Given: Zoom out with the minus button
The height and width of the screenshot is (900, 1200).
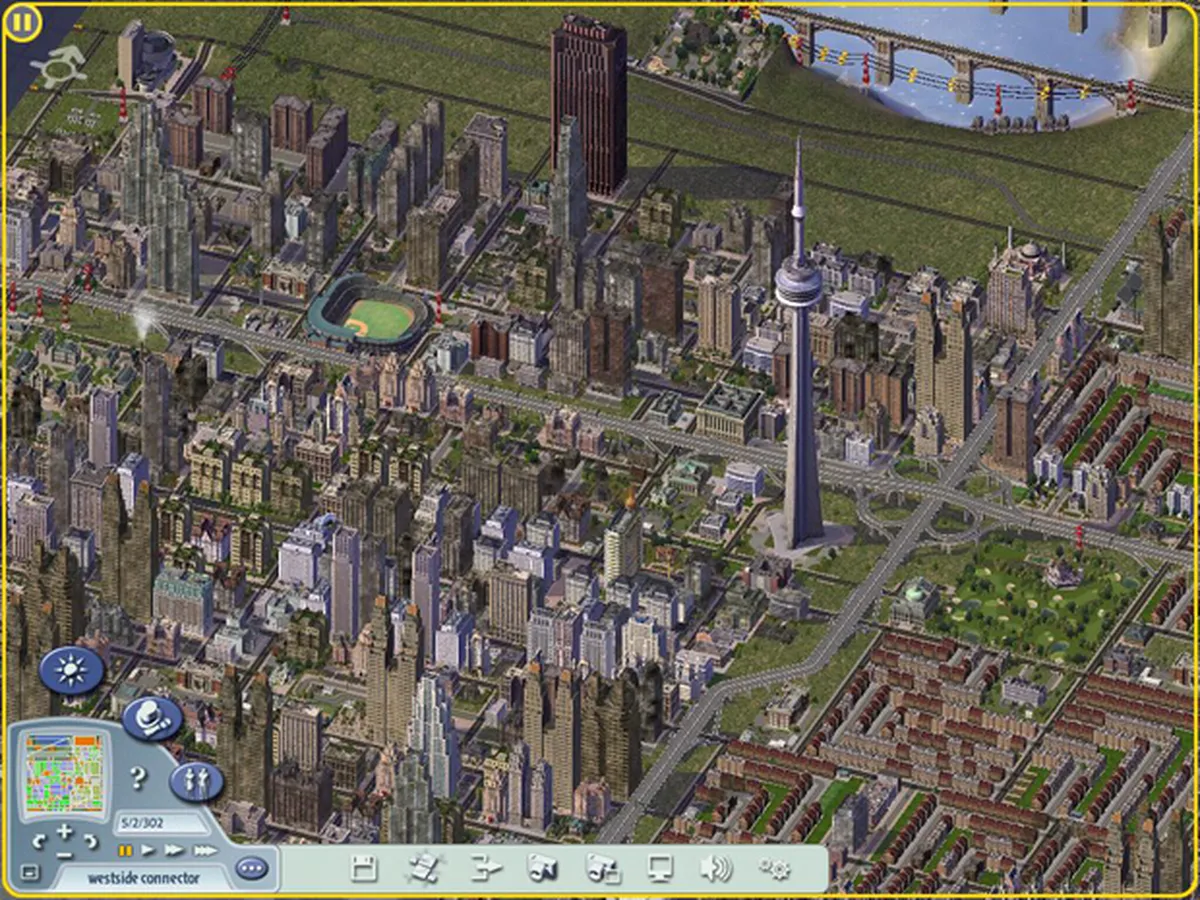Looking at the screenshot, I should (64, 855).
